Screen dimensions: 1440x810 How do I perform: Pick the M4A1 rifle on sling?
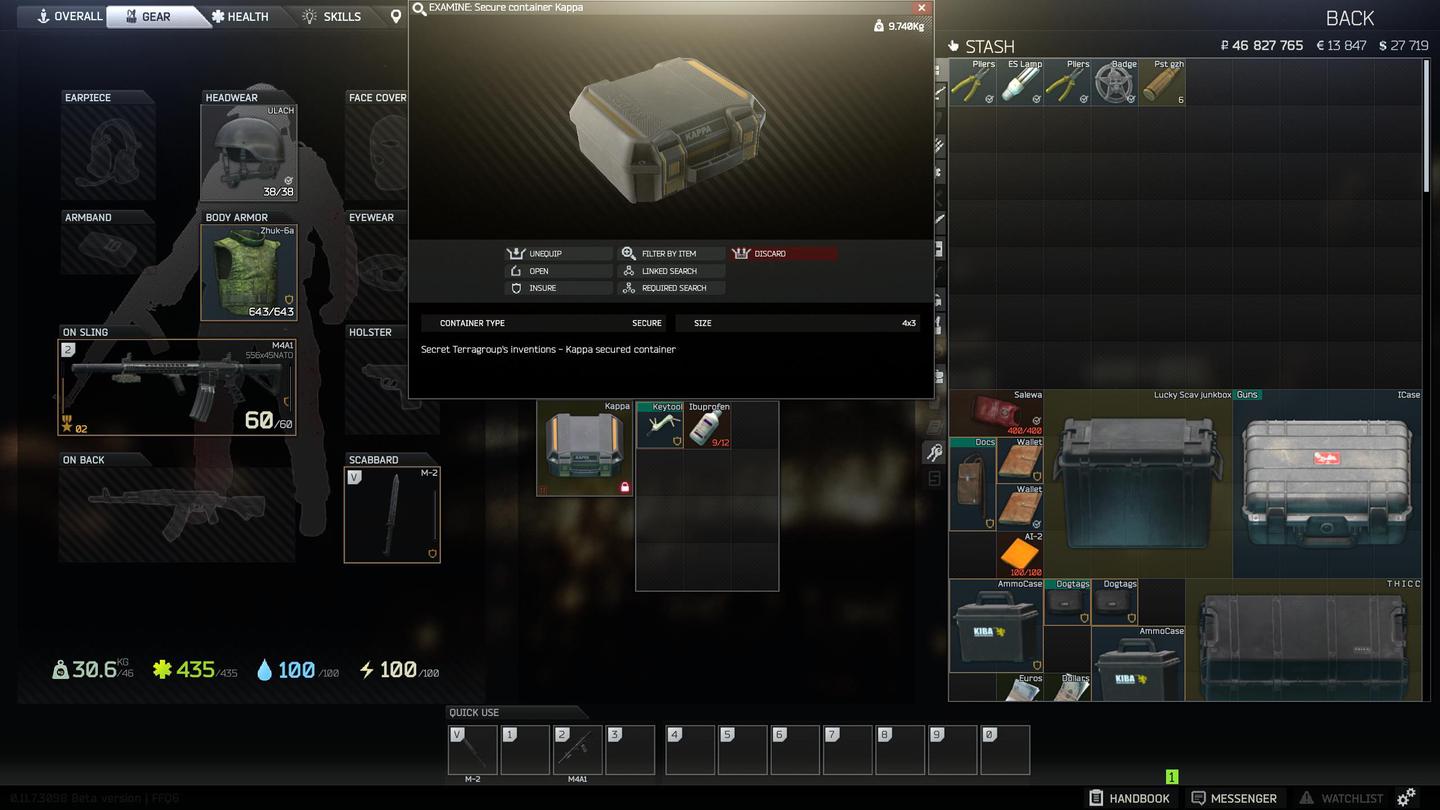(178, 388)
